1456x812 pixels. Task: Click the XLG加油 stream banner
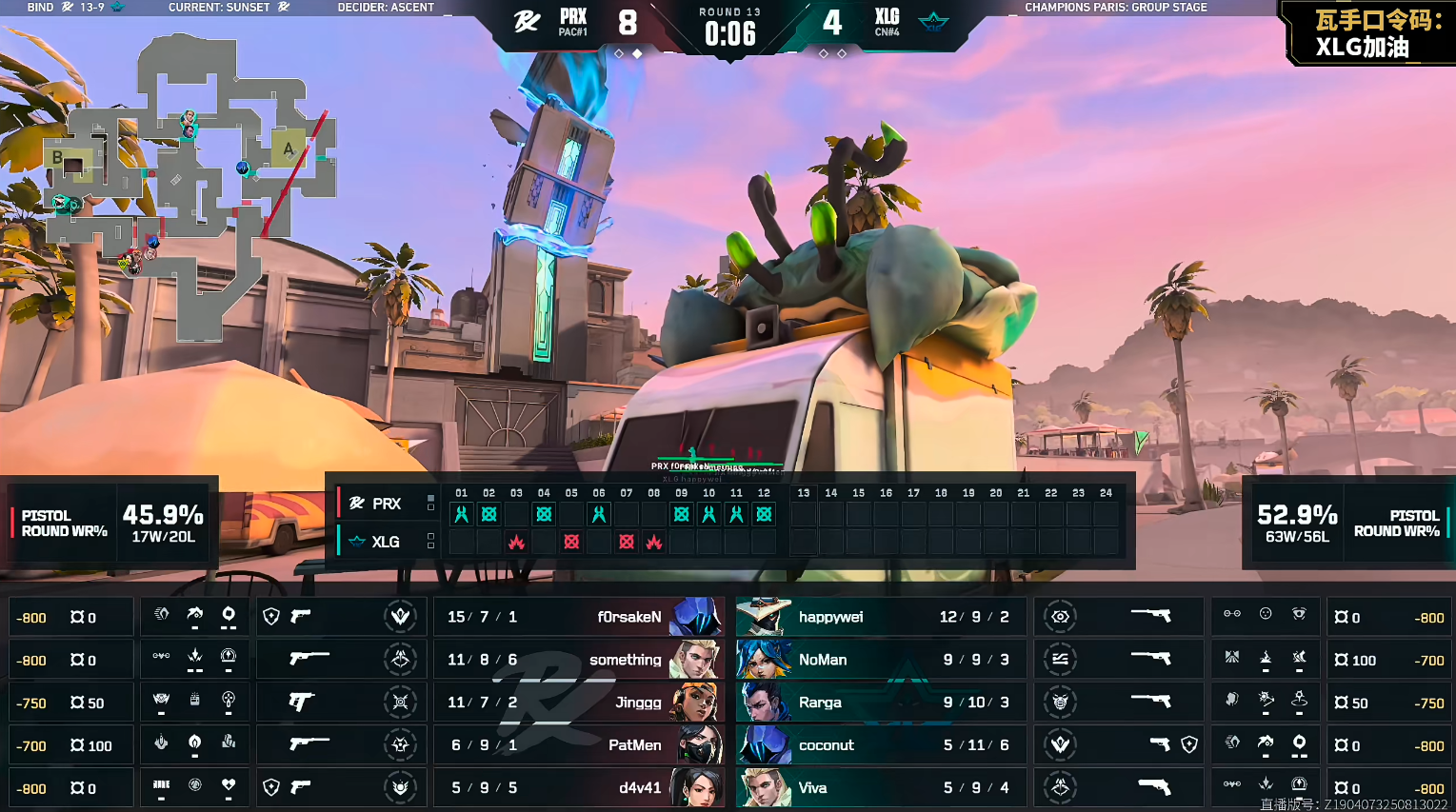click(1372, 32)
